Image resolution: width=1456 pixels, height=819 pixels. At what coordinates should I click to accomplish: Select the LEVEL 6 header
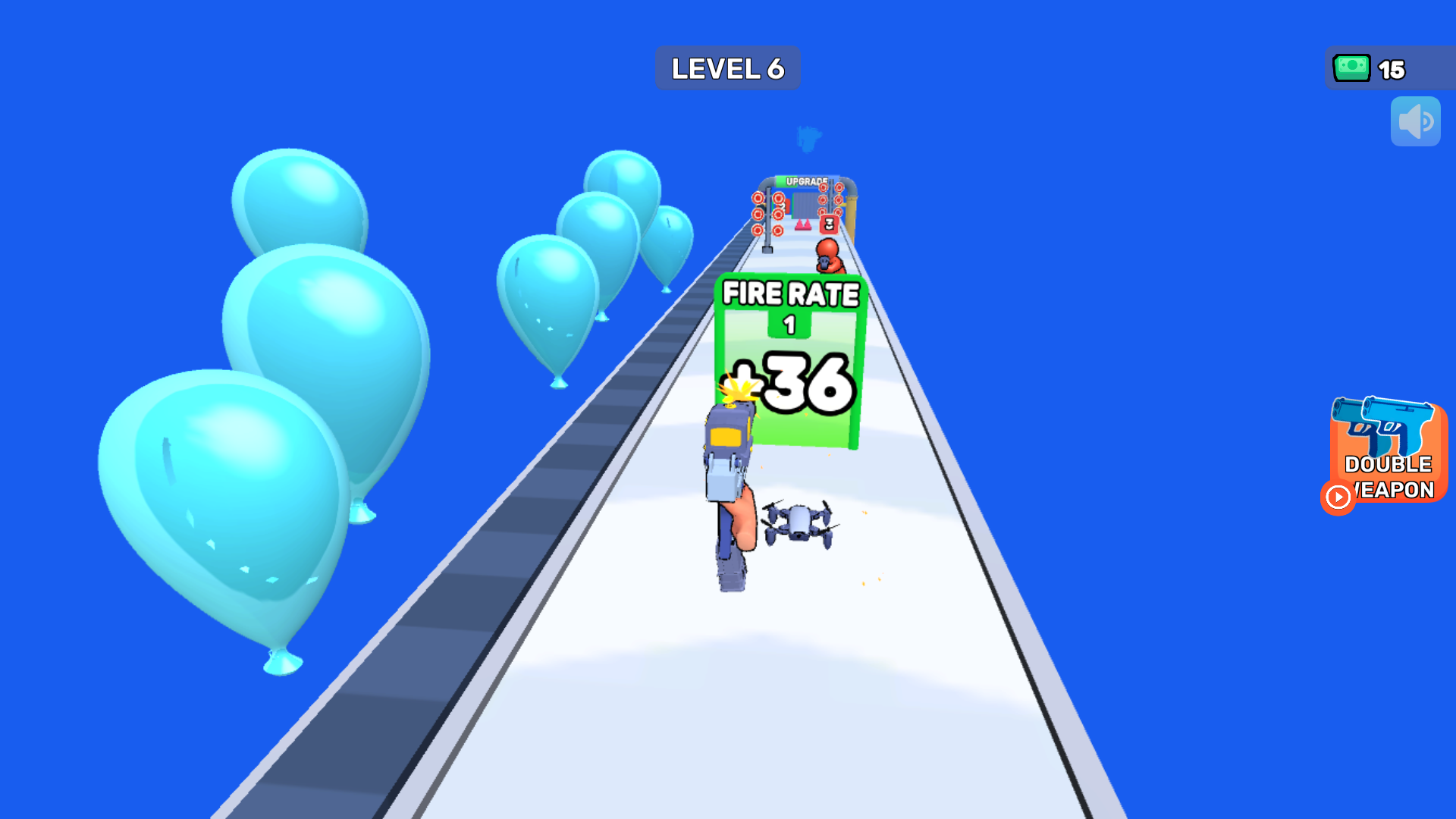point(727,67)
